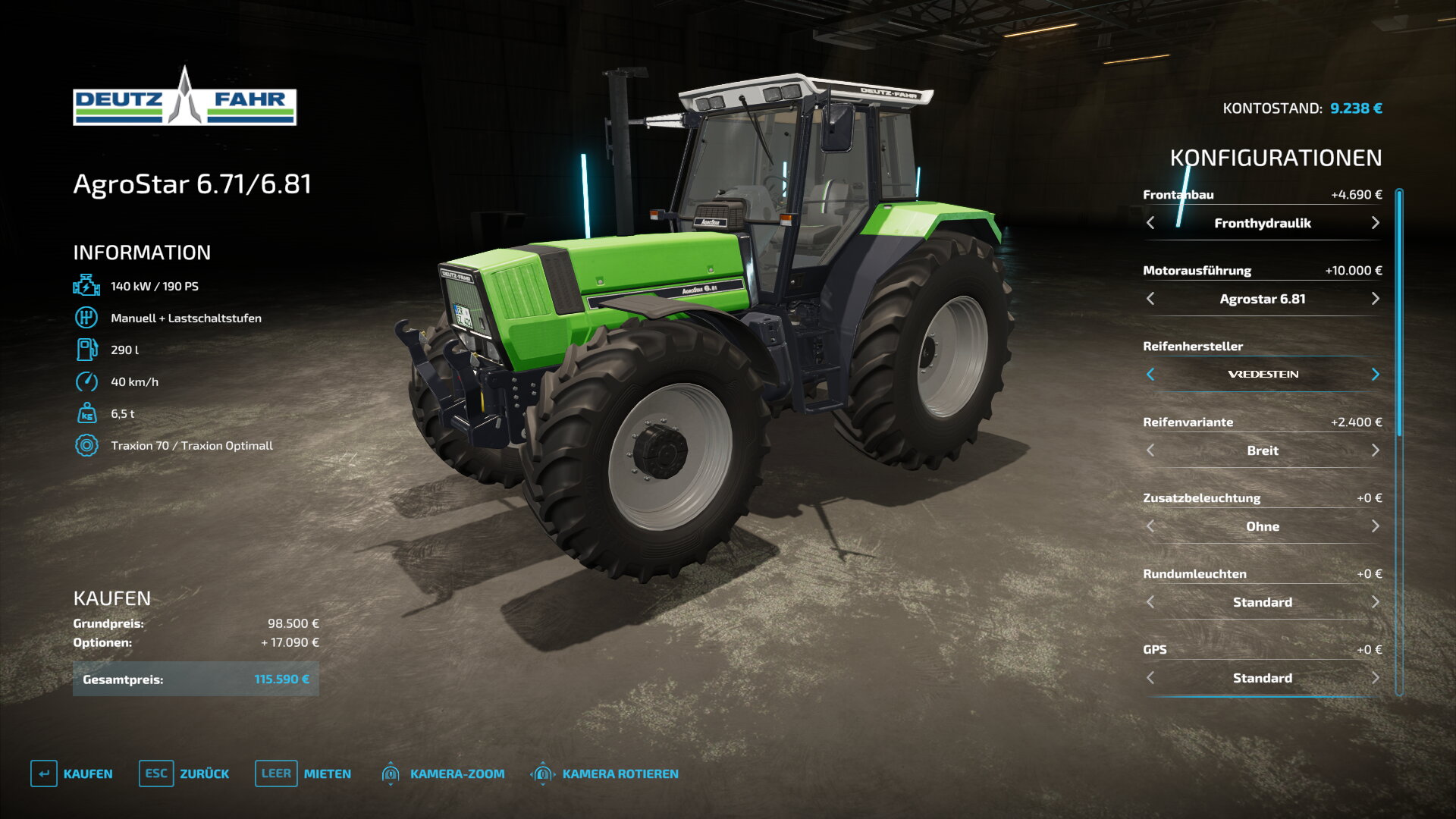Switch GPS to previous option
The image size is (1456, 819).
(x=1150, y=678)
